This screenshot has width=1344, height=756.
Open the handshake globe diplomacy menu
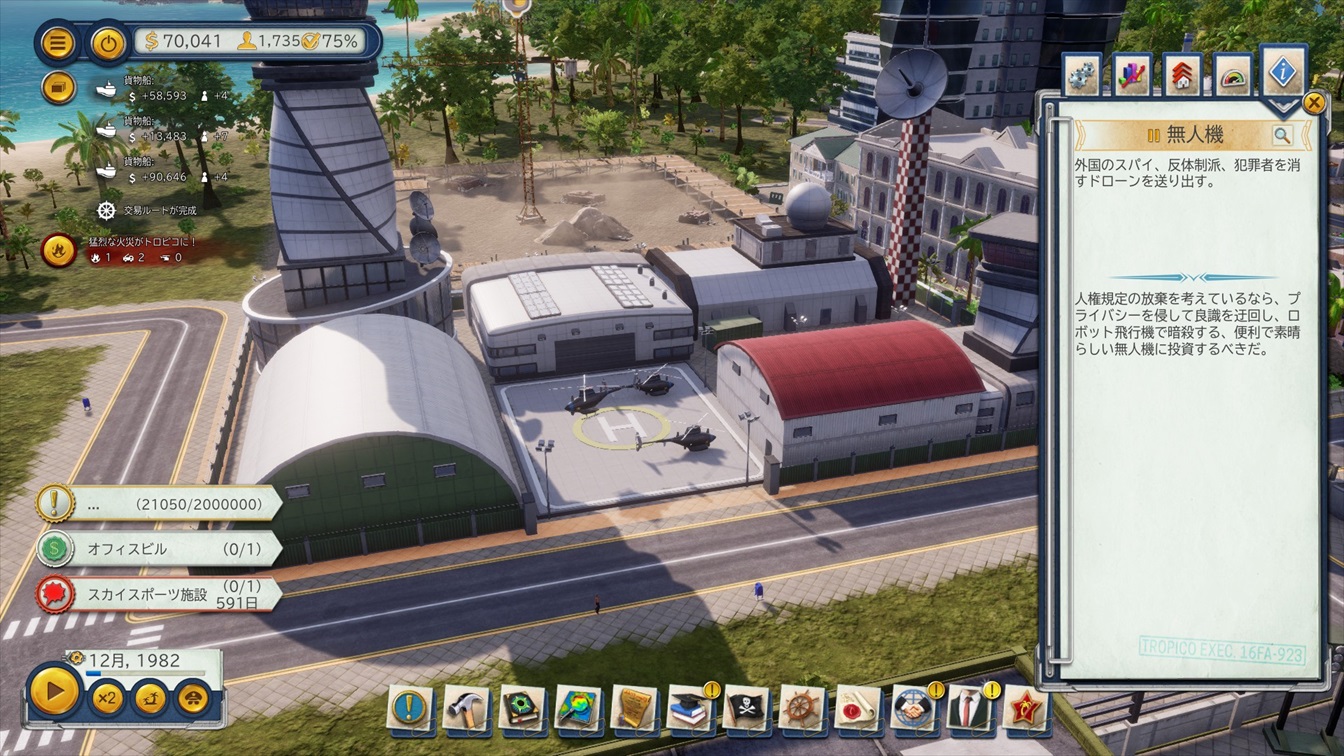coord(912,709)
